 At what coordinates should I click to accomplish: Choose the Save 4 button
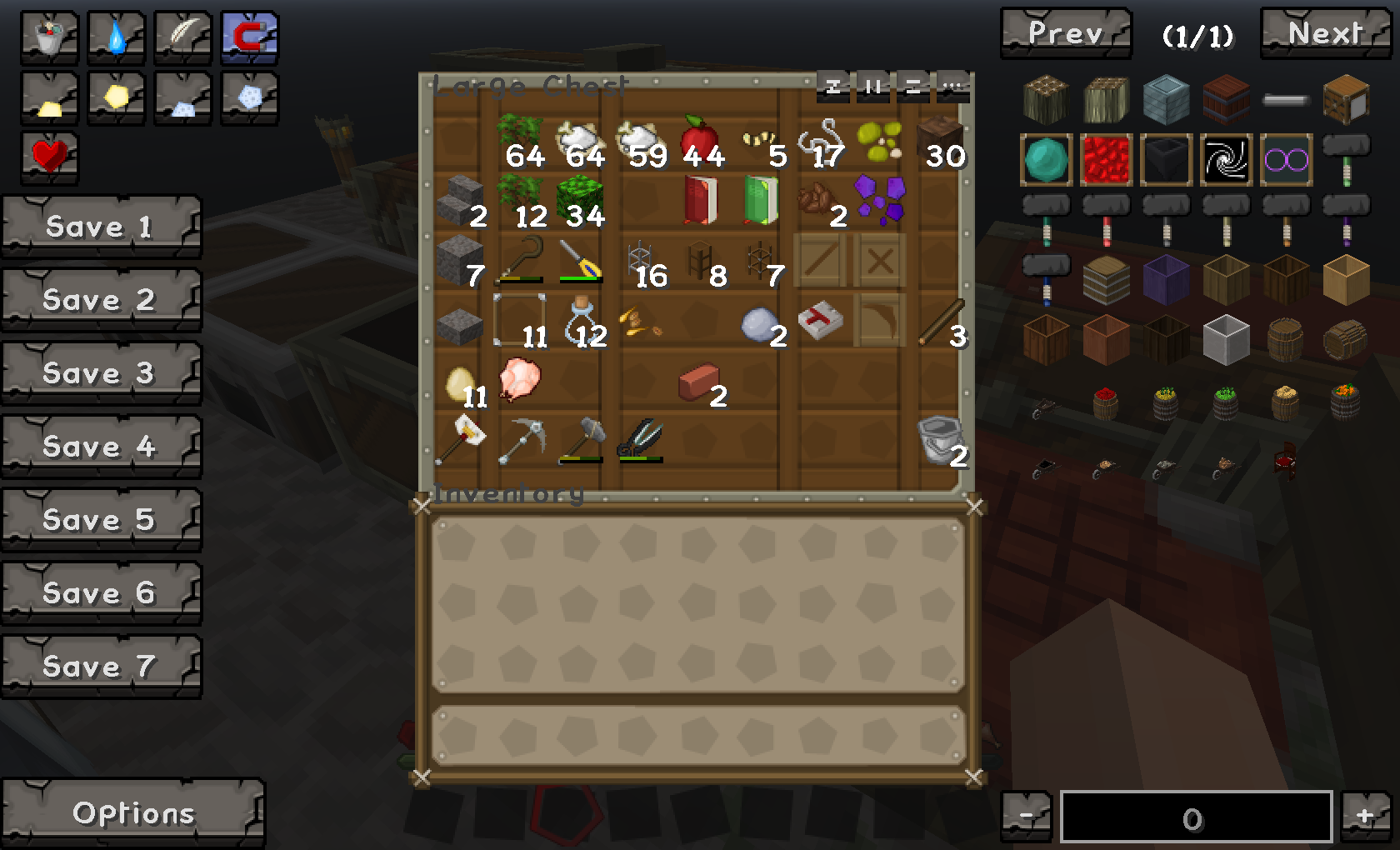[x=101, y=447]
